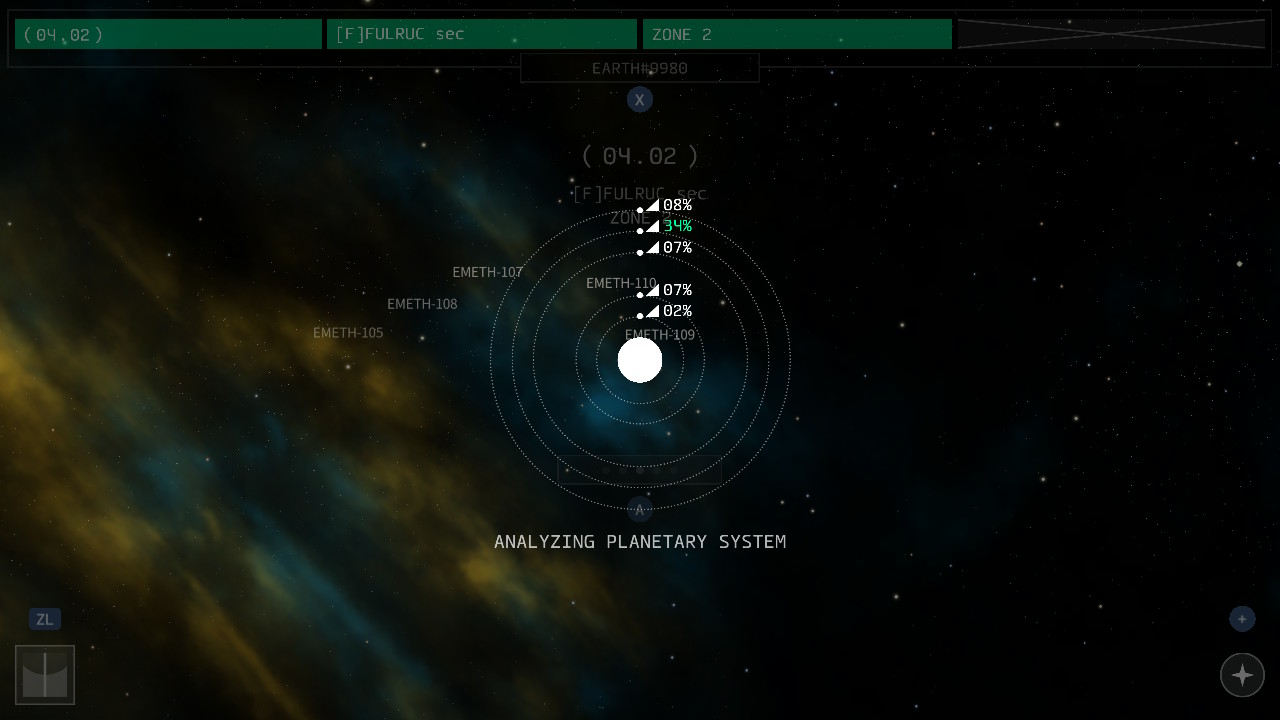Open the four-point star map icon

[x=1242, y=675]
